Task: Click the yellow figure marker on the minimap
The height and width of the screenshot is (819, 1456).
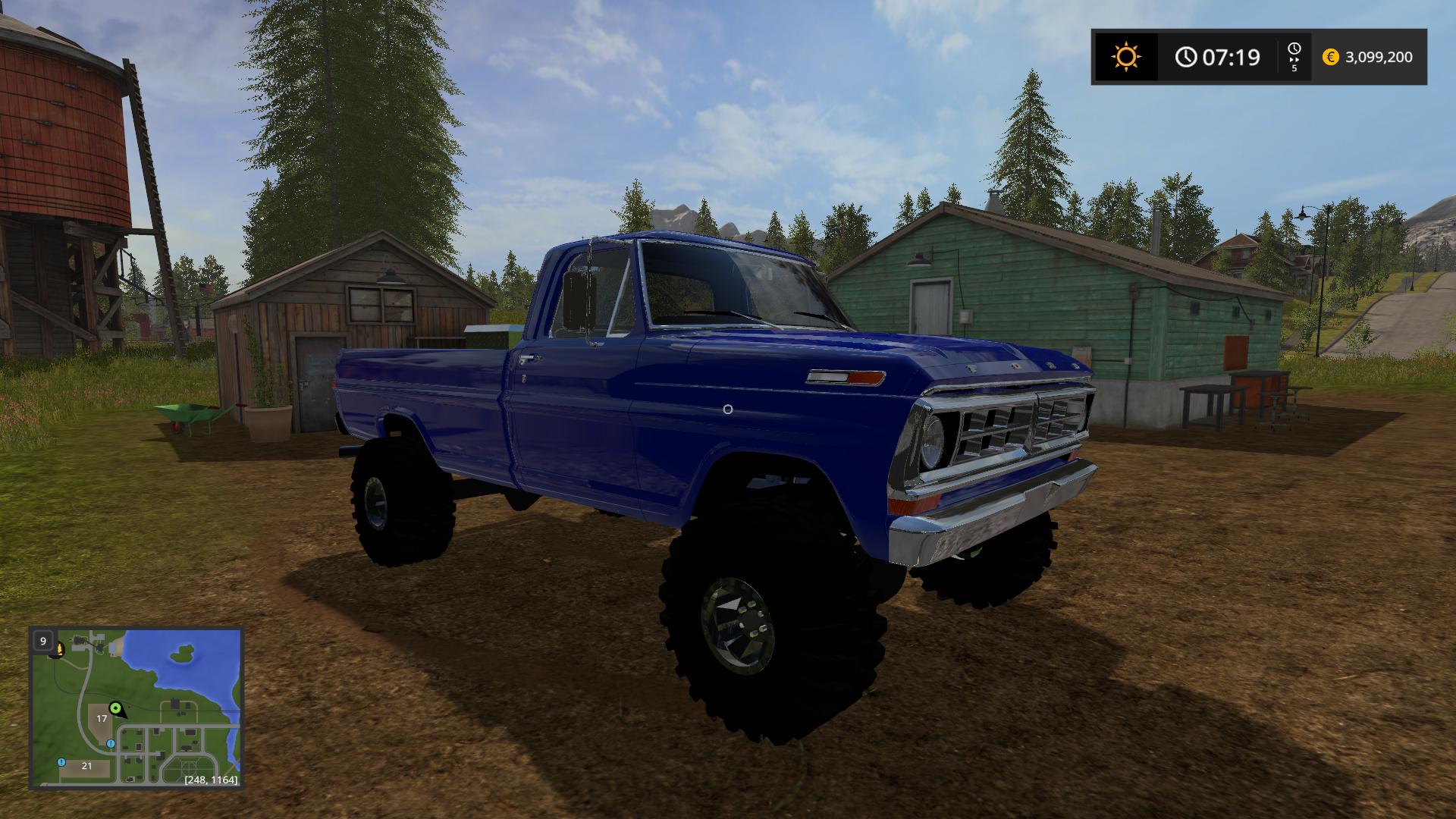Action: [x=58, y=649]
